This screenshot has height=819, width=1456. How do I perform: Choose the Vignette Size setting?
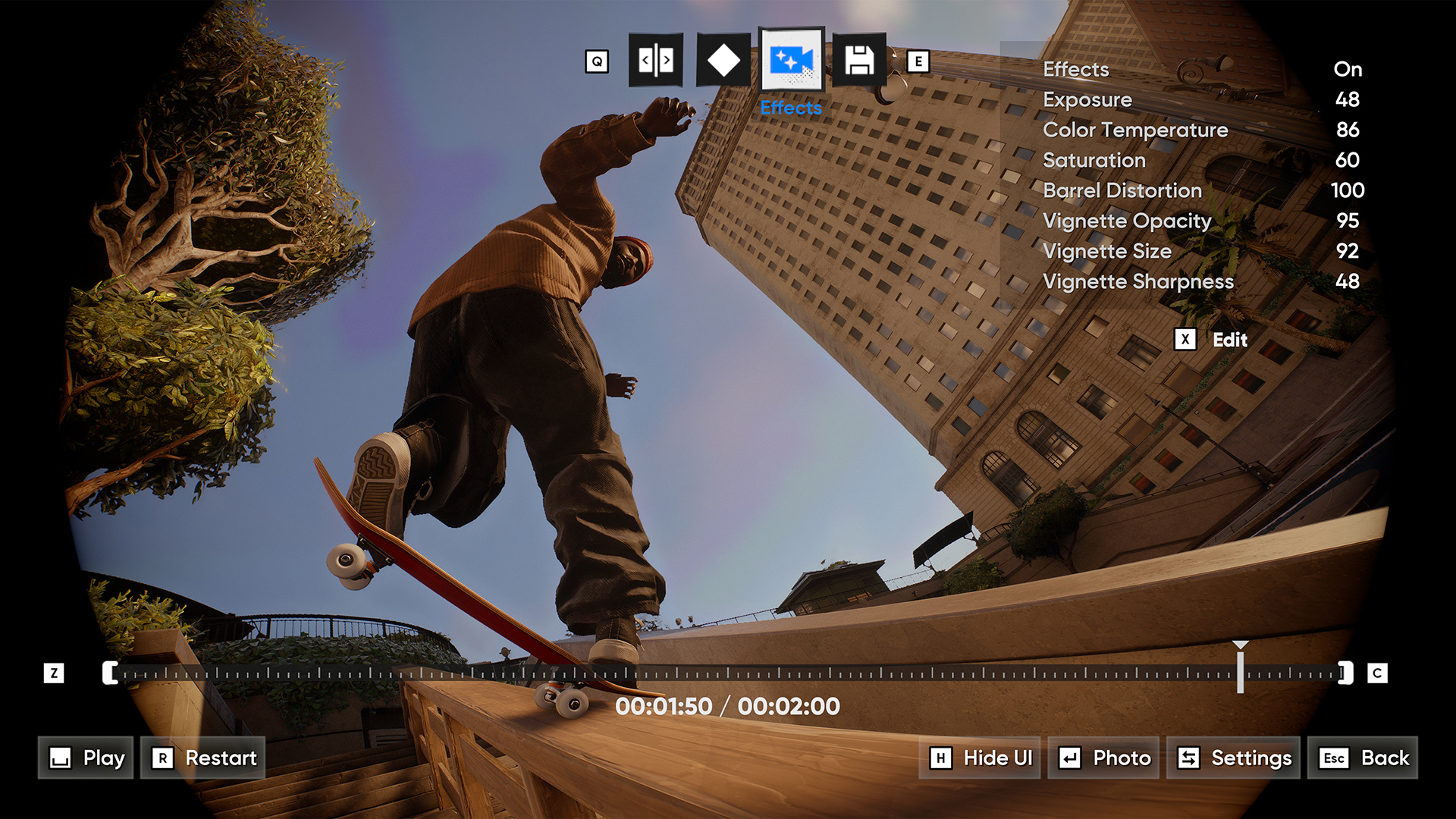click(x=1202, y=251)
